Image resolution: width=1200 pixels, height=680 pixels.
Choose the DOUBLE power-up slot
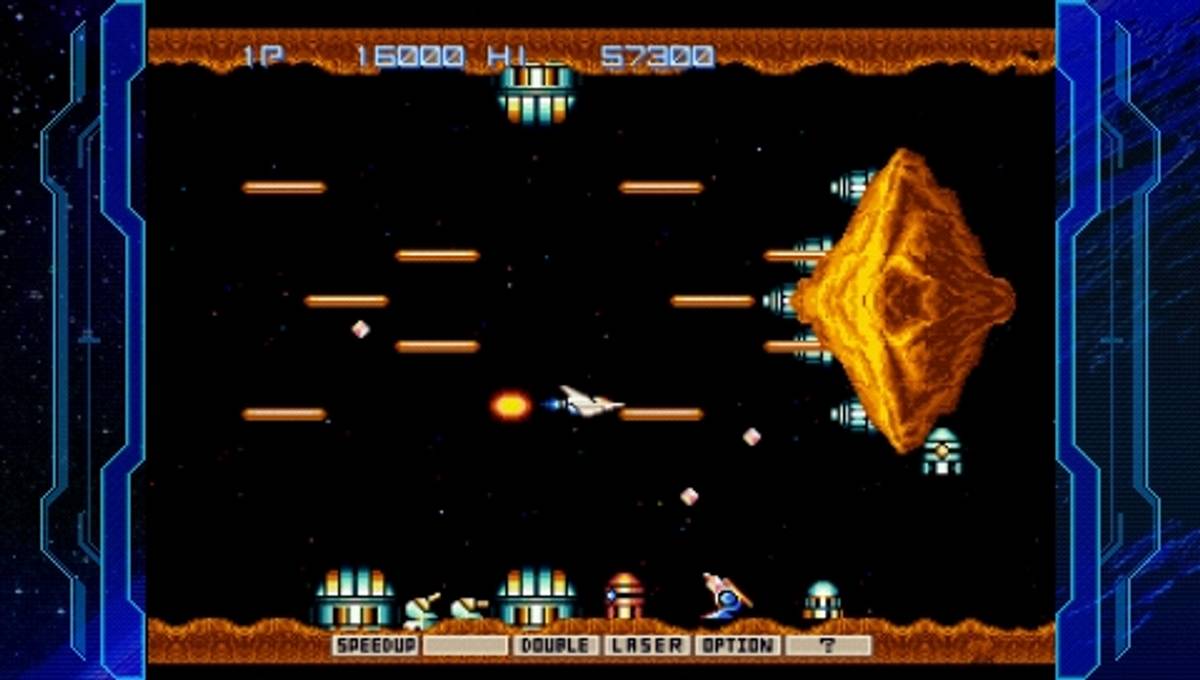[x=557, y=646]
